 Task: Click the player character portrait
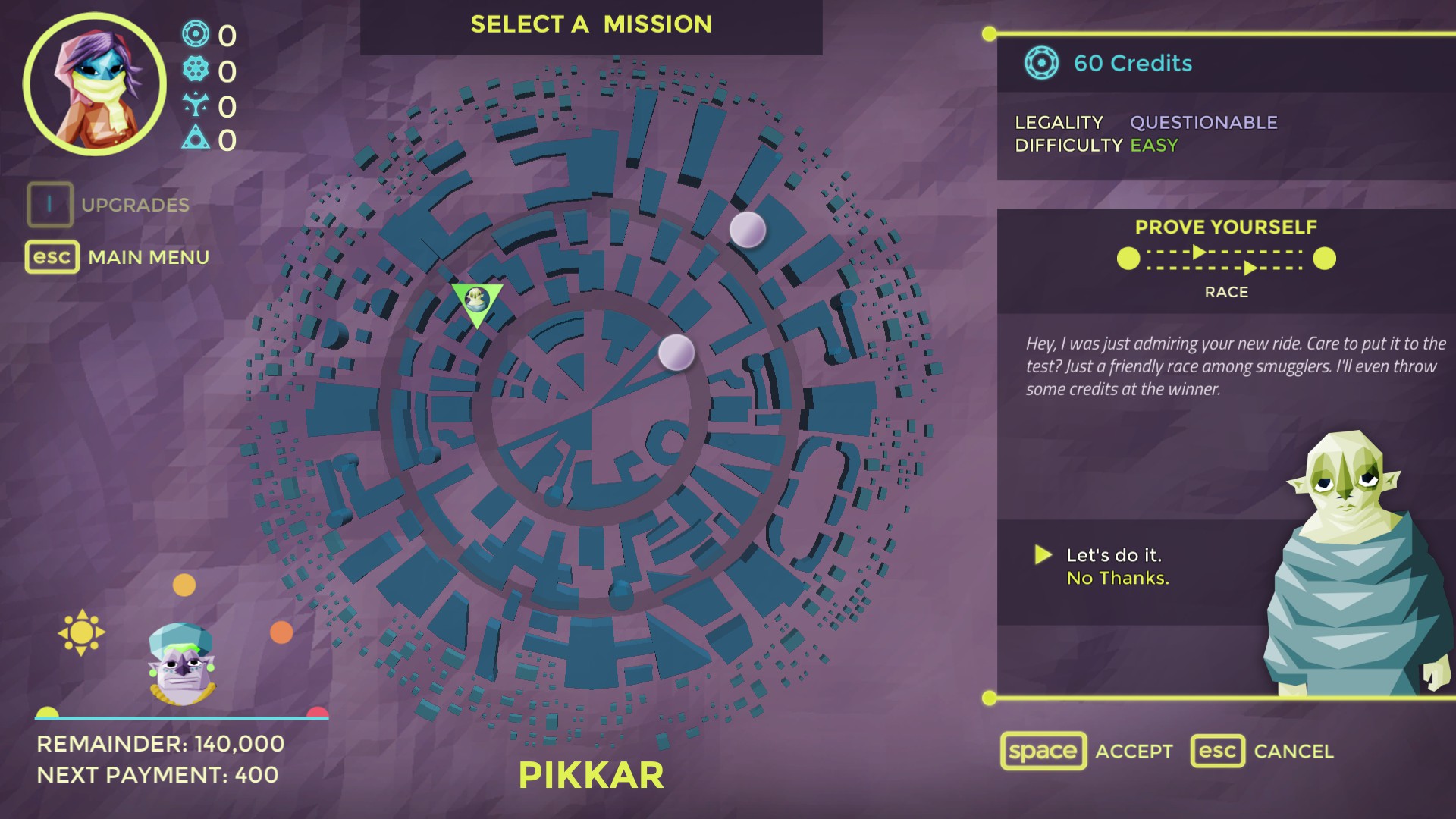94,84
